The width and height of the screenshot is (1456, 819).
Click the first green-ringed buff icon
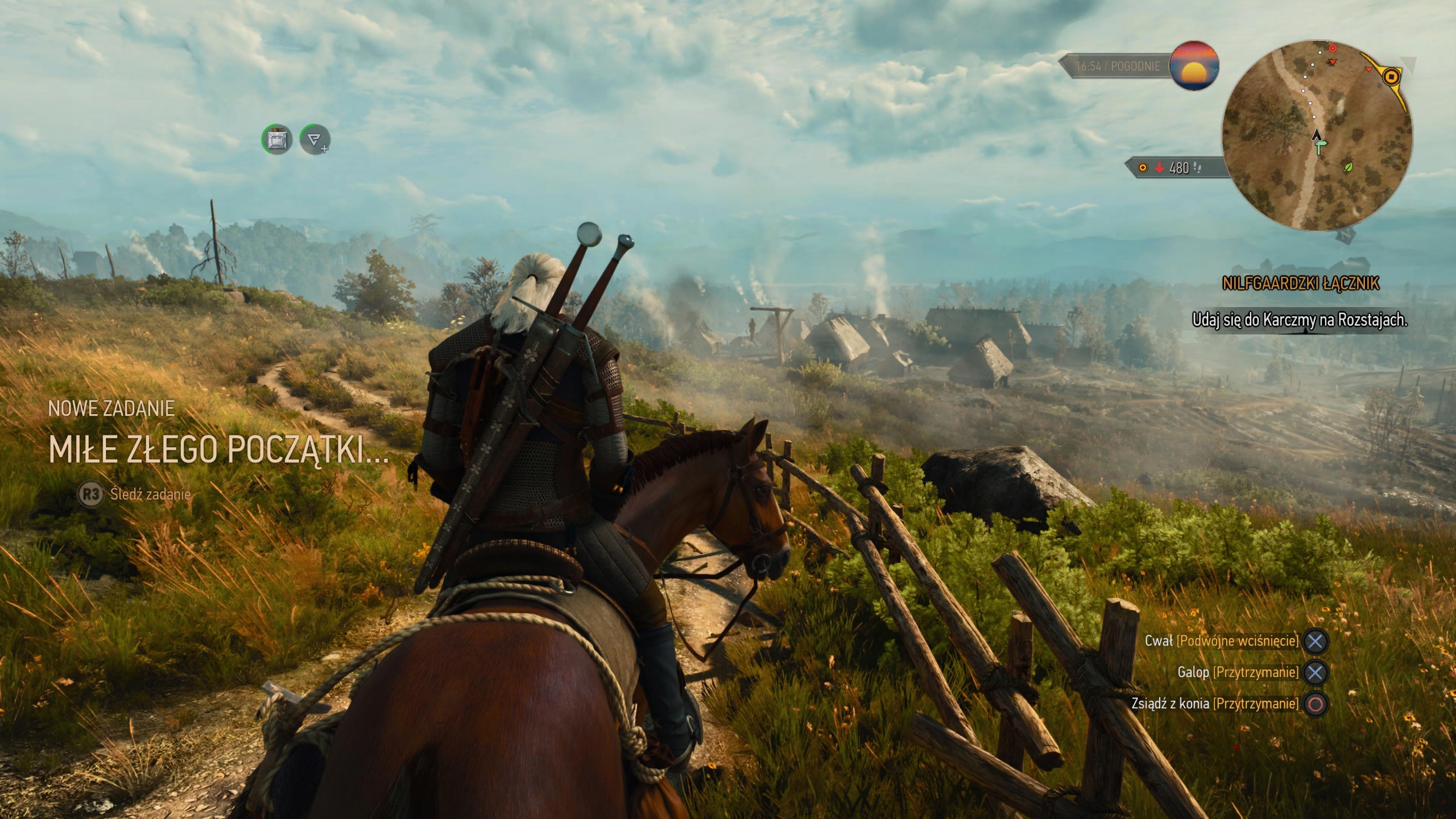[x=277, y=139]
